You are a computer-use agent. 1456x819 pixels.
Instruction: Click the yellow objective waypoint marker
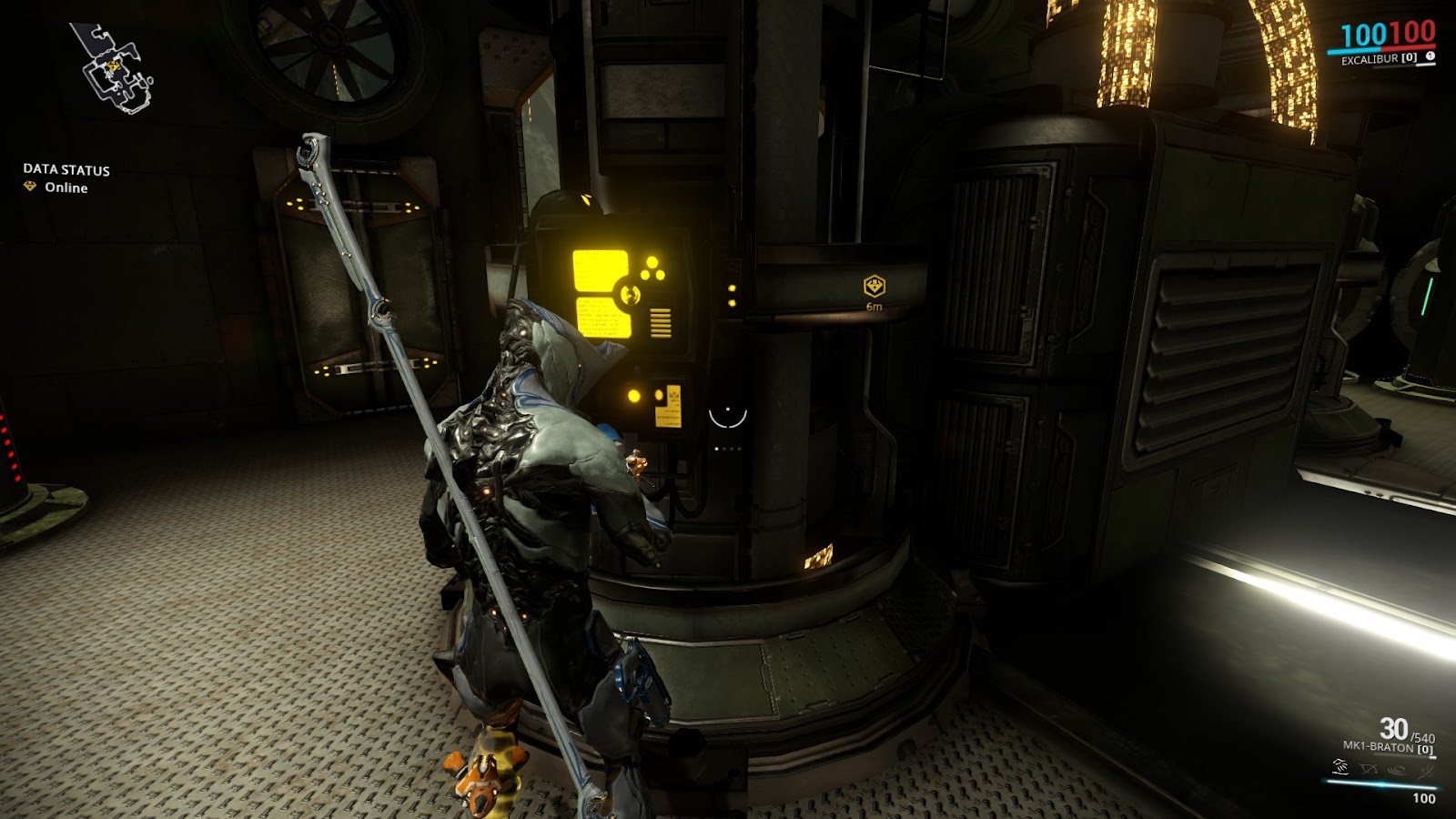[x=874, y=287]
